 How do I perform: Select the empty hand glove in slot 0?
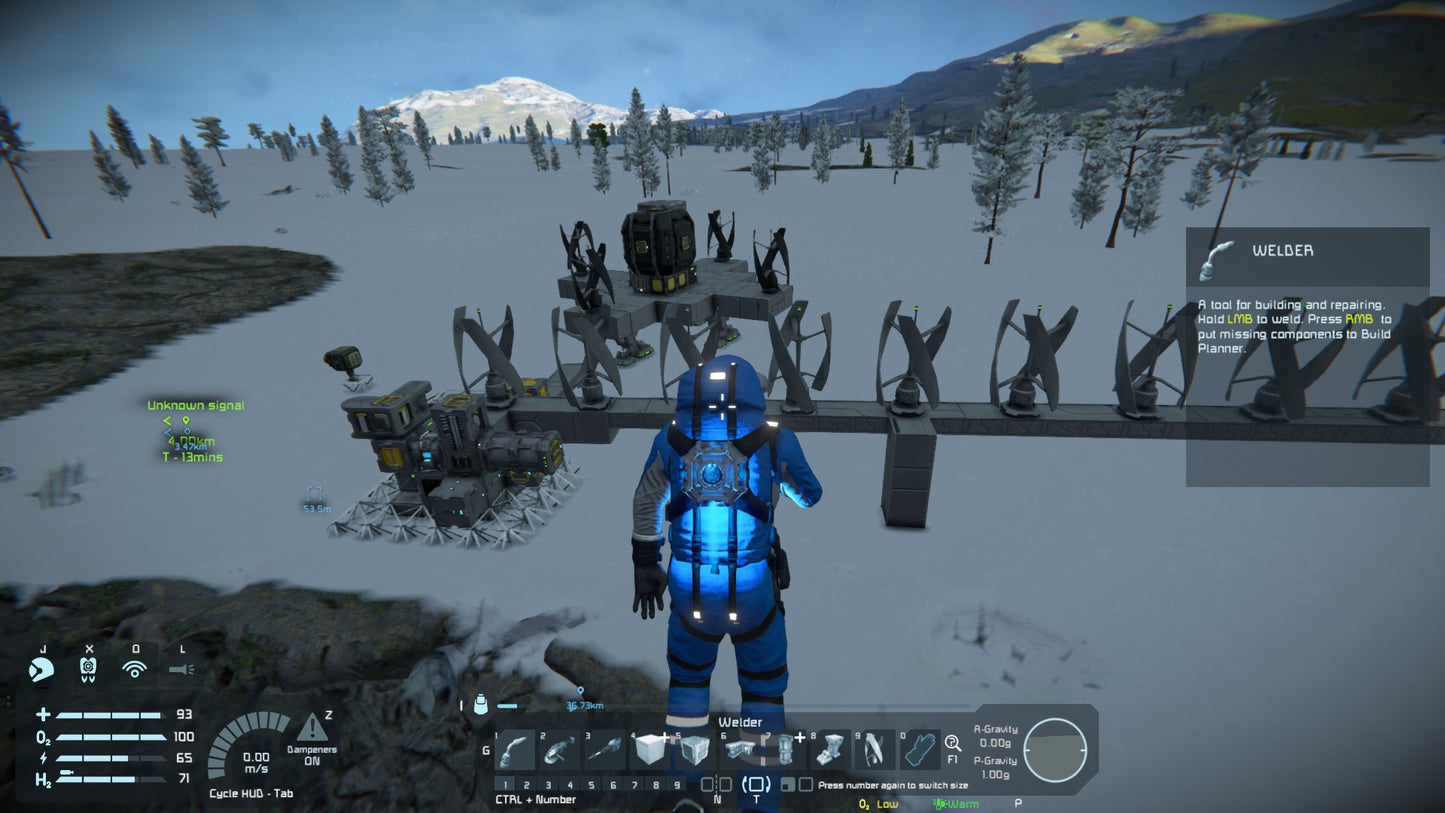[920, 750]
